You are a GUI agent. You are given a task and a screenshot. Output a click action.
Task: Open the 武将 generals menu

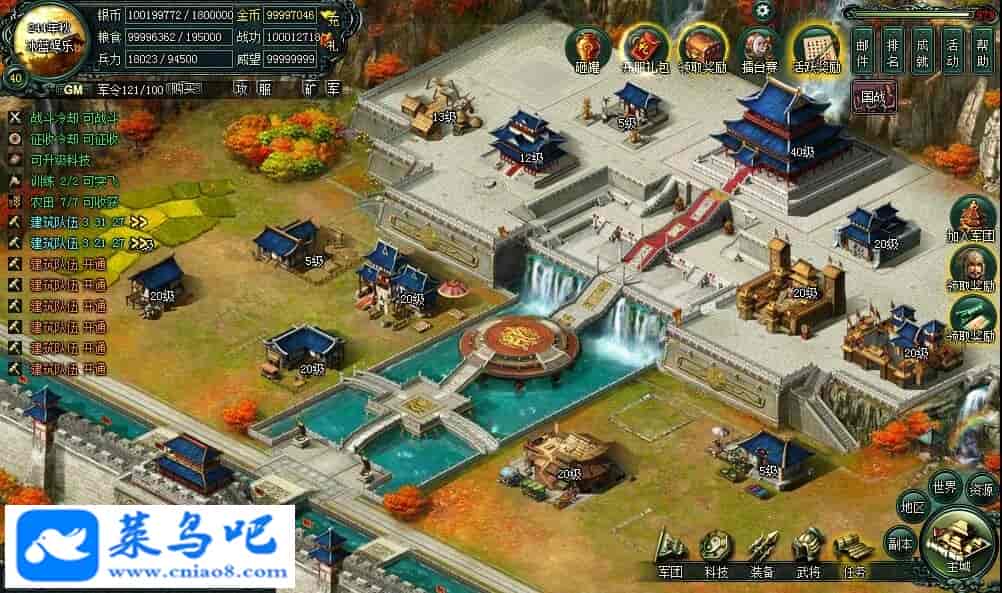[x=808, y=553]
